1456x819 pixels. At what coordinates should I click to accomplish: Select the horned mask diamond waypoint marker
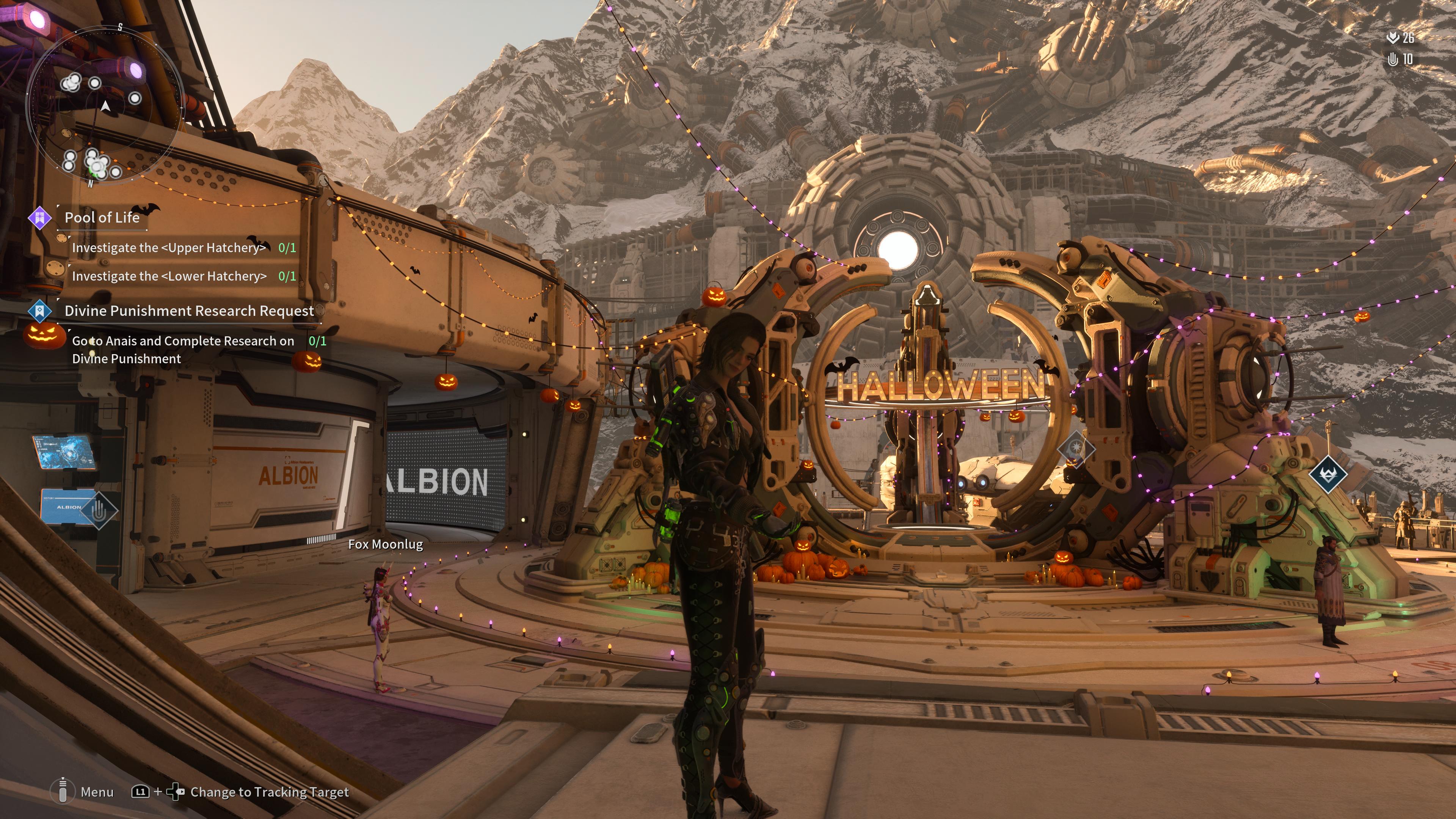[x=1327, y=474]
